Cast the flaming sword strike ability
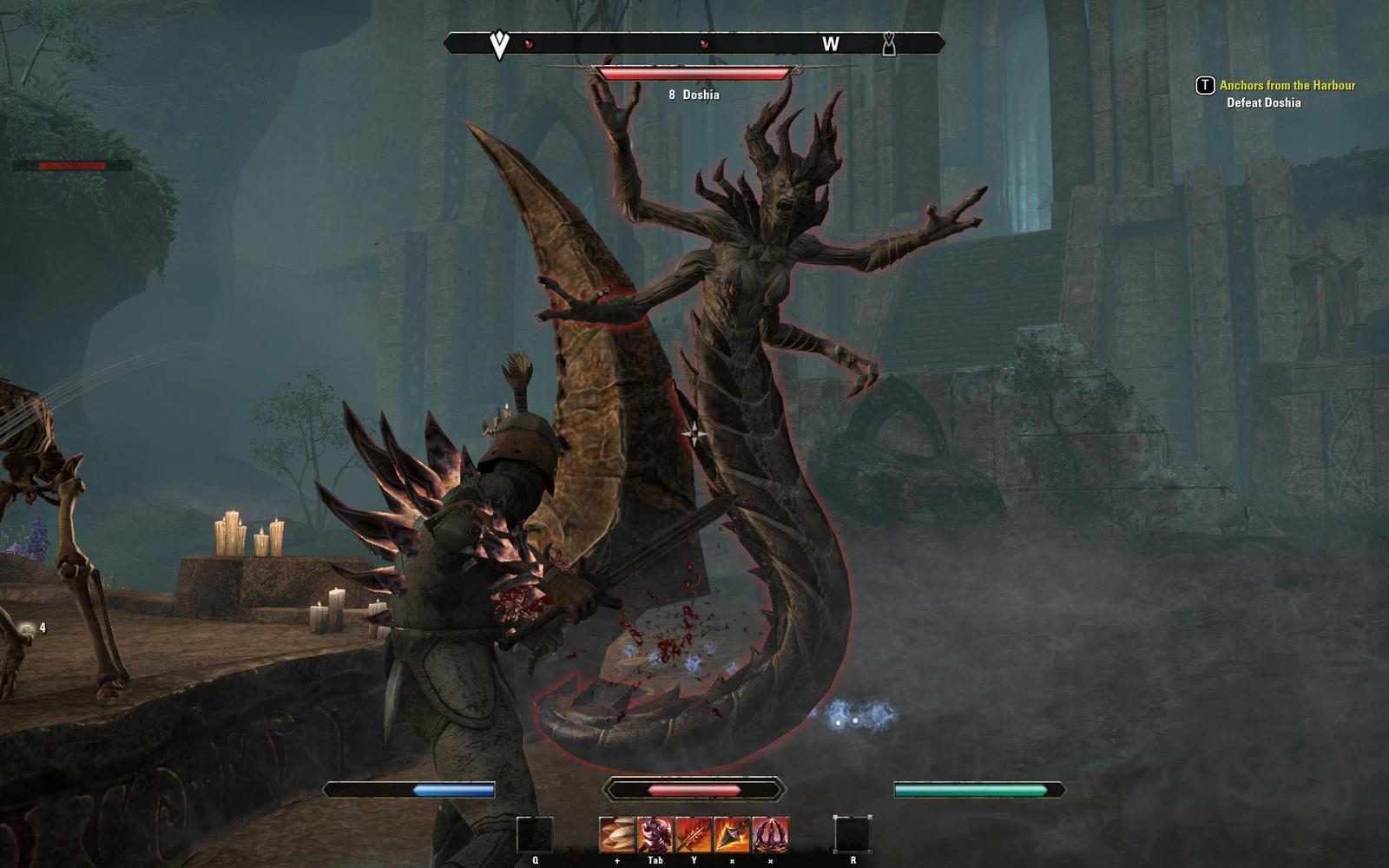Image resolution: width=1389 pixels, height=868 pixels. pyautogui.click(x=694, y=834)
